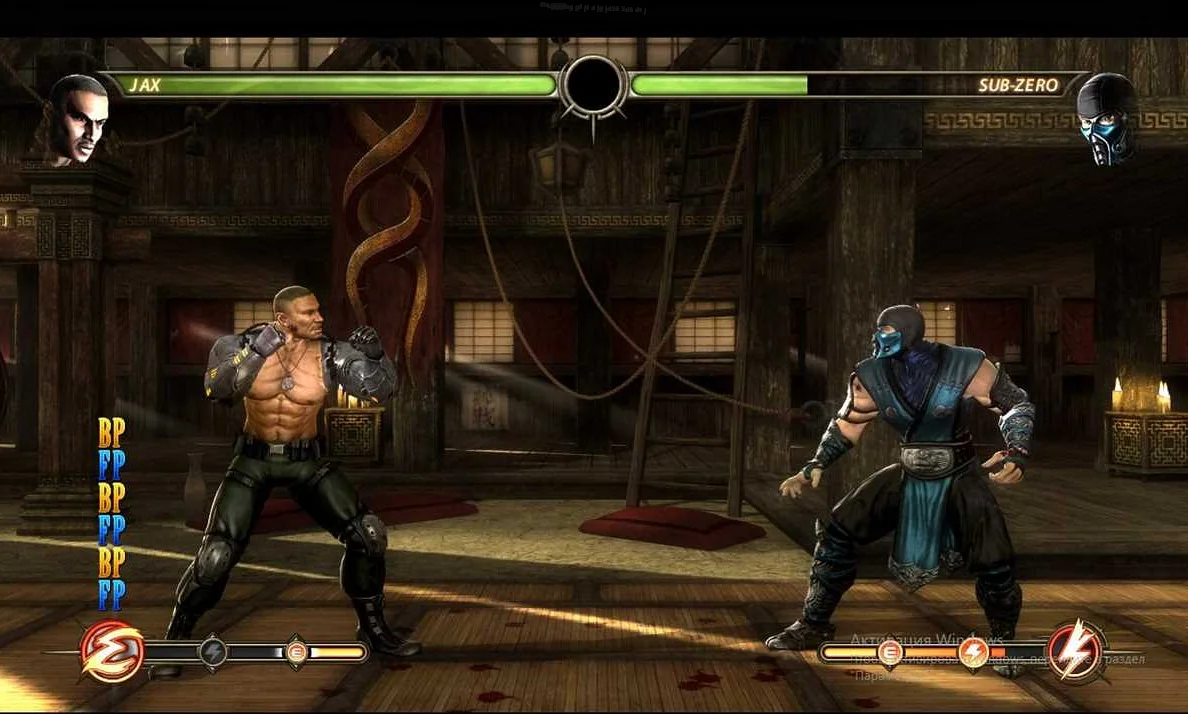Viewport: 1188px width, 714px height.
Task: Click Sub-Zero's lightning bolt super meter emblem
Action: click(x=1076, y=651)
